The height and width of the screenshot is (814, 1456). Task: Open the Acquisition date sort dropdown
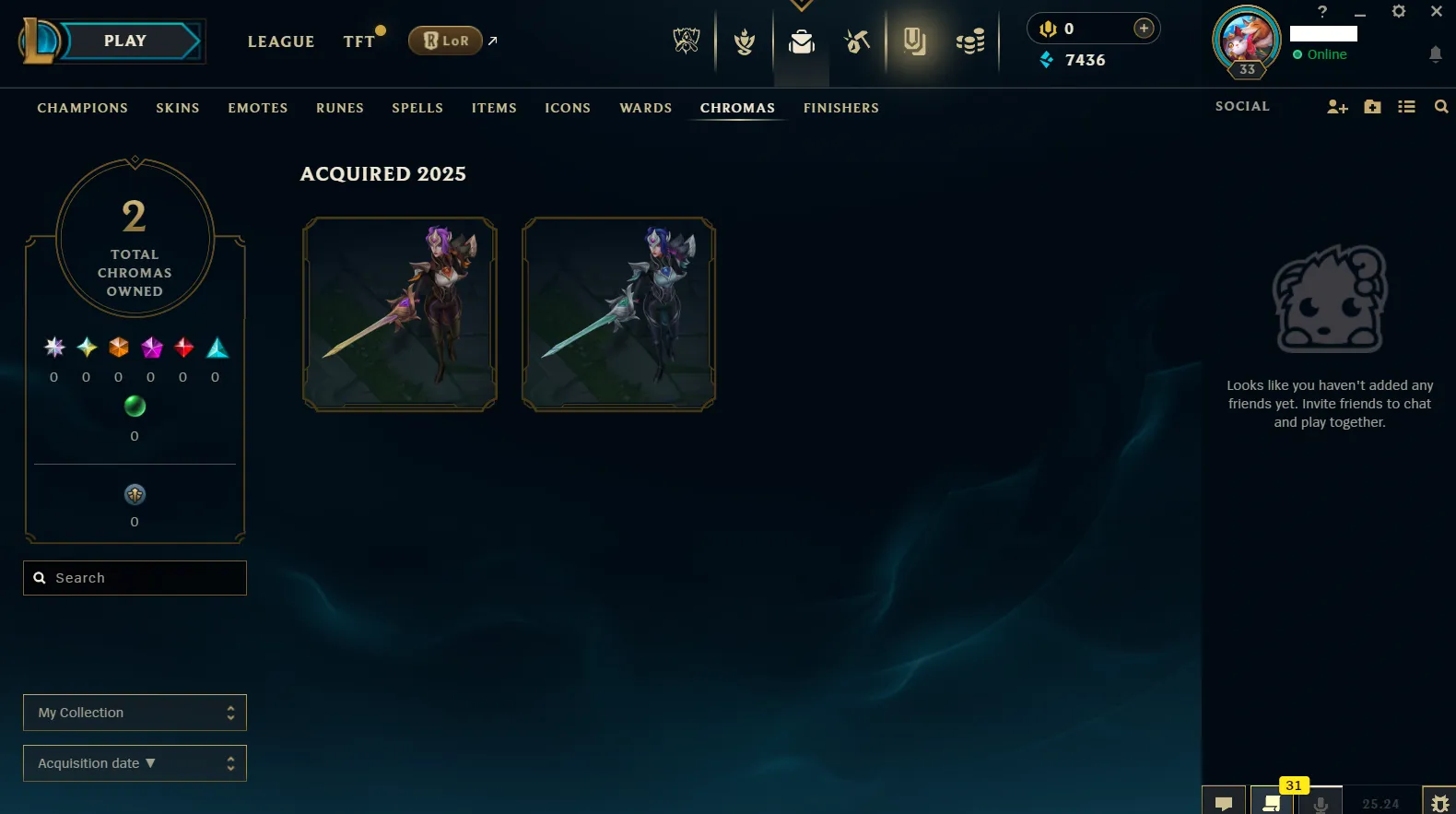pos(135,762)
